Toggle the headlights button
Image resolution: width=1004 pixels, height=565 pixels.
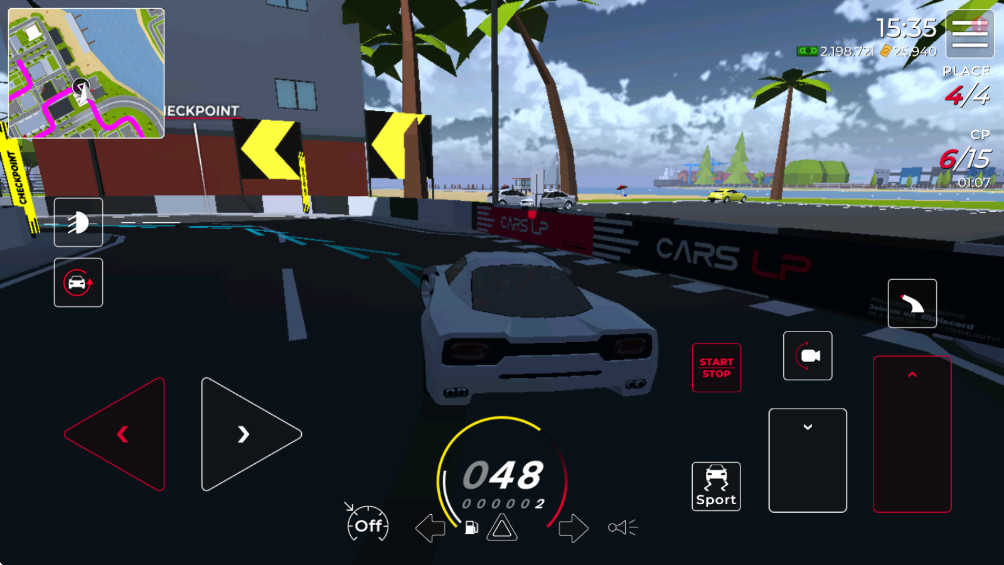coord(78,222)
